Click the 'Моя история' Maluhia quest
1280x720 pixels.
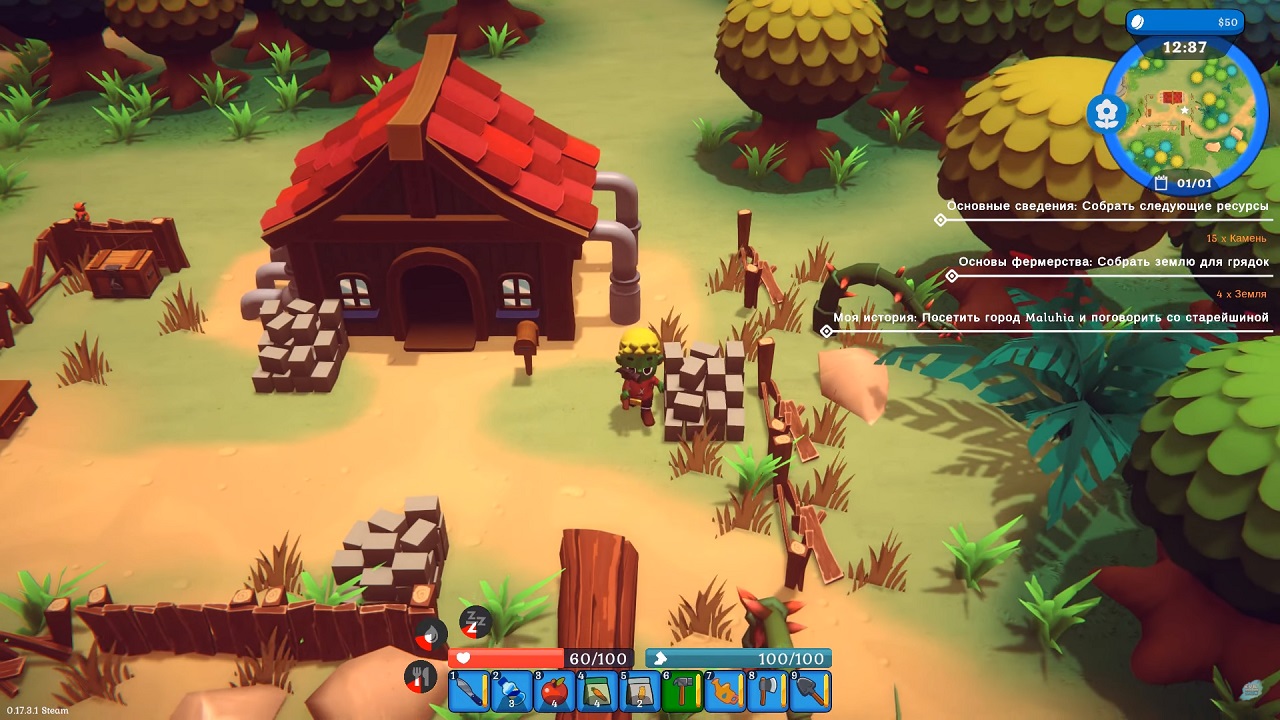point(1050,318)
